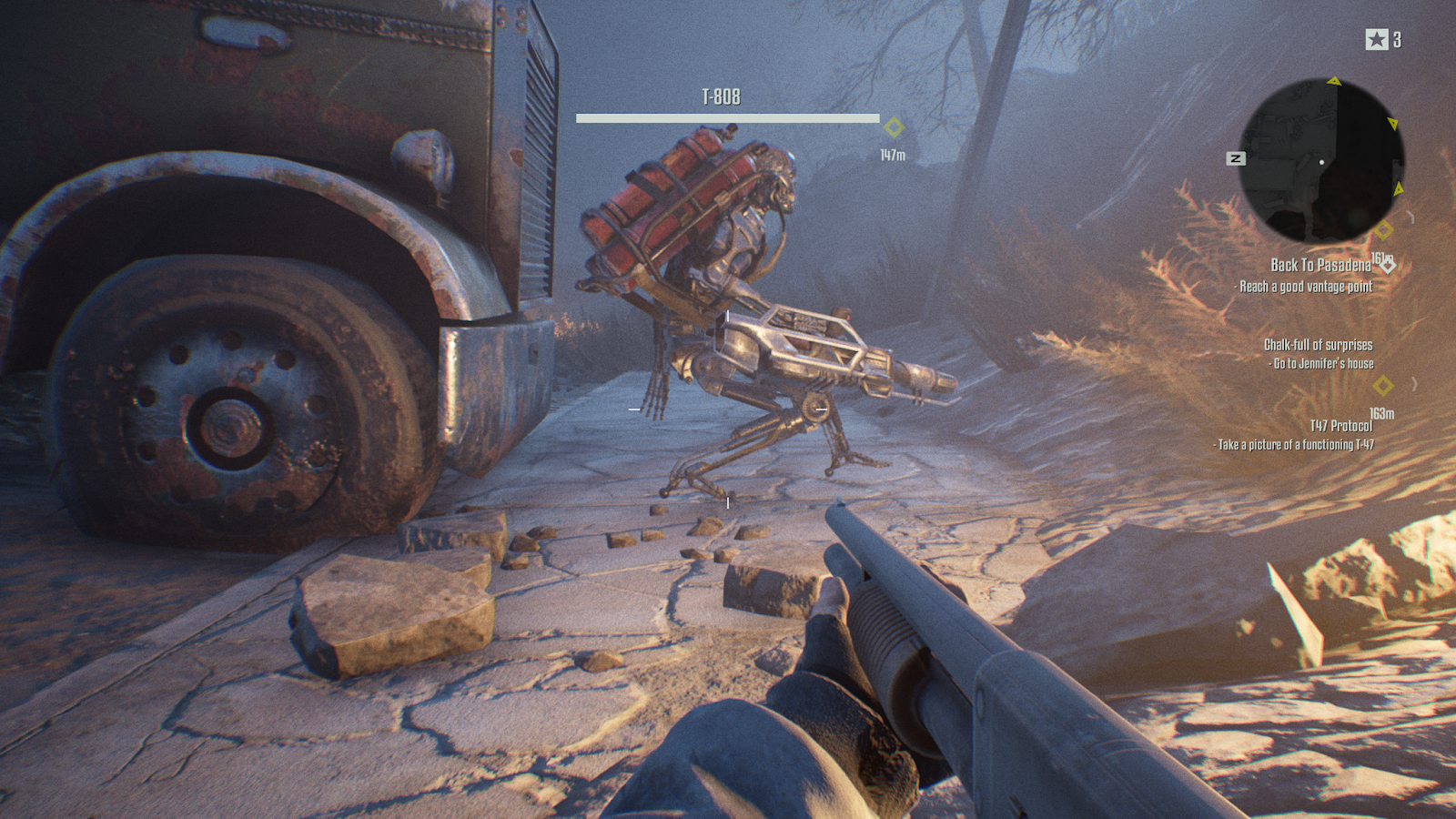This screenshot has height=819, width=1456.
Task: Click the enemy triangle on the minimap's right edge
Action: tap(1393, 123)
